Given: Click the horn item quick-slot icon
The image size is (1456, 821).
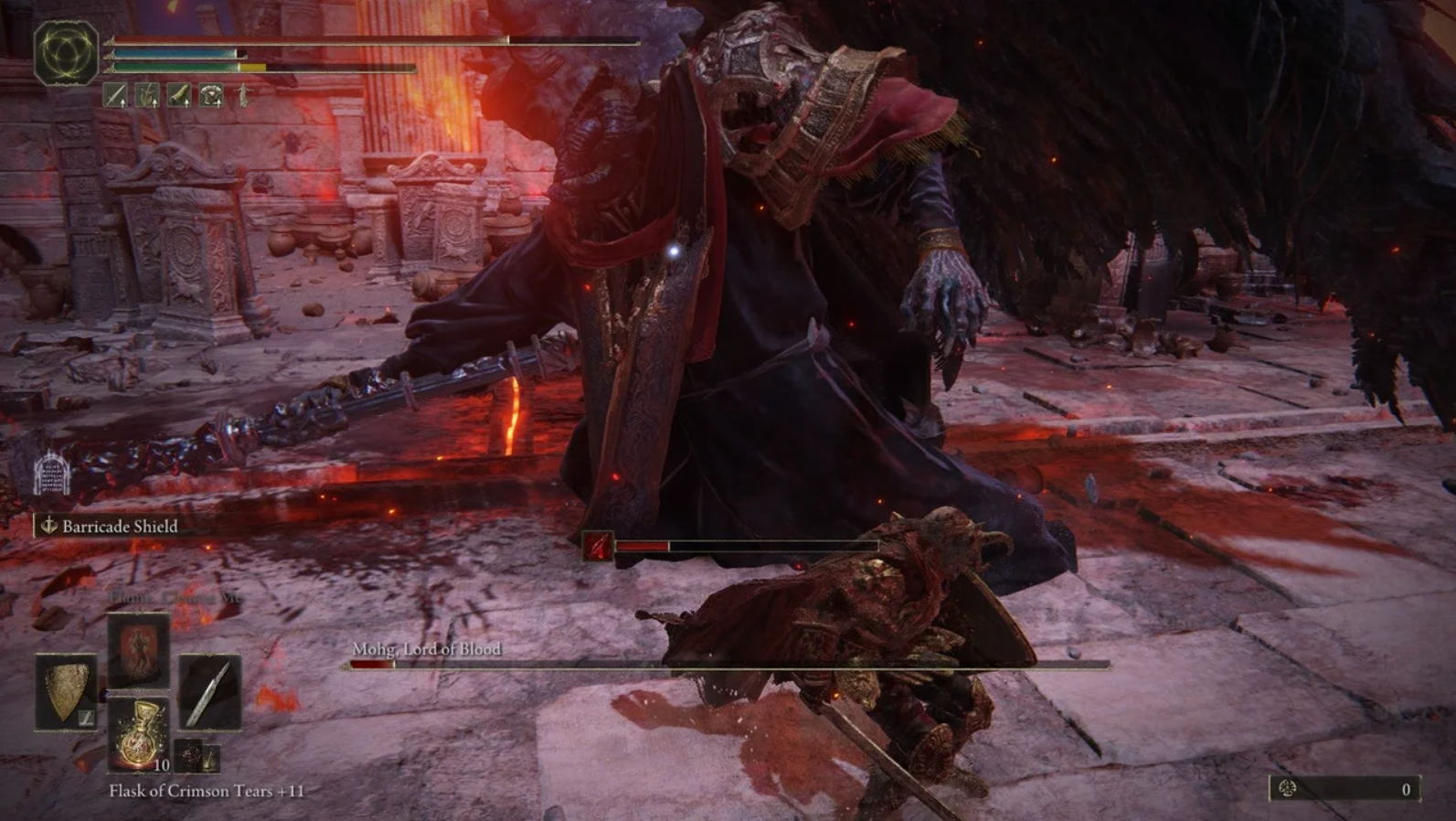Looking at the screenshot, I should coord(179,96).
